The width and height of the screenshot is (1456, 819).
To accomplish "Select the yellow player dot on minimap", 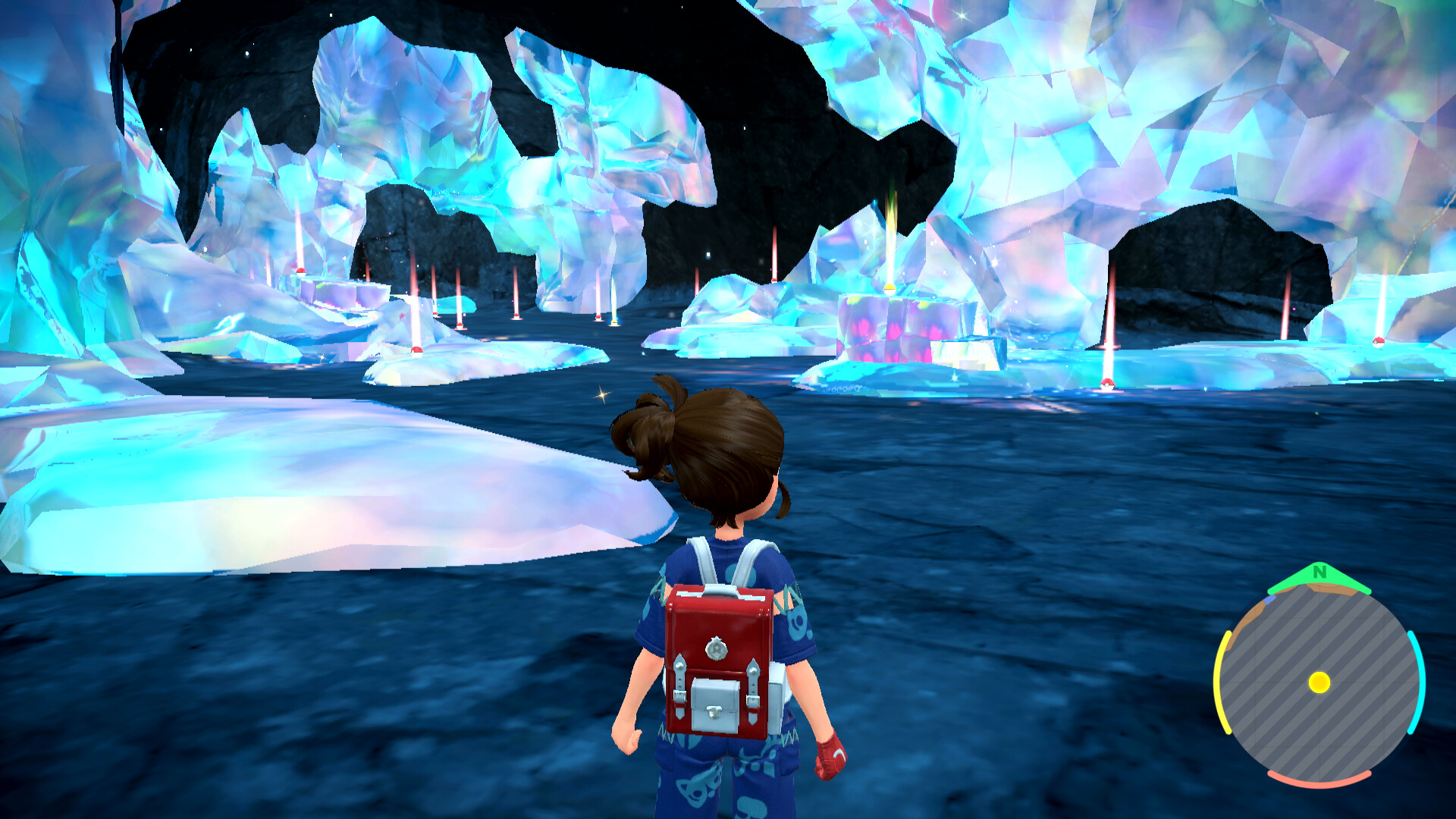I will tap(1319, 682).
